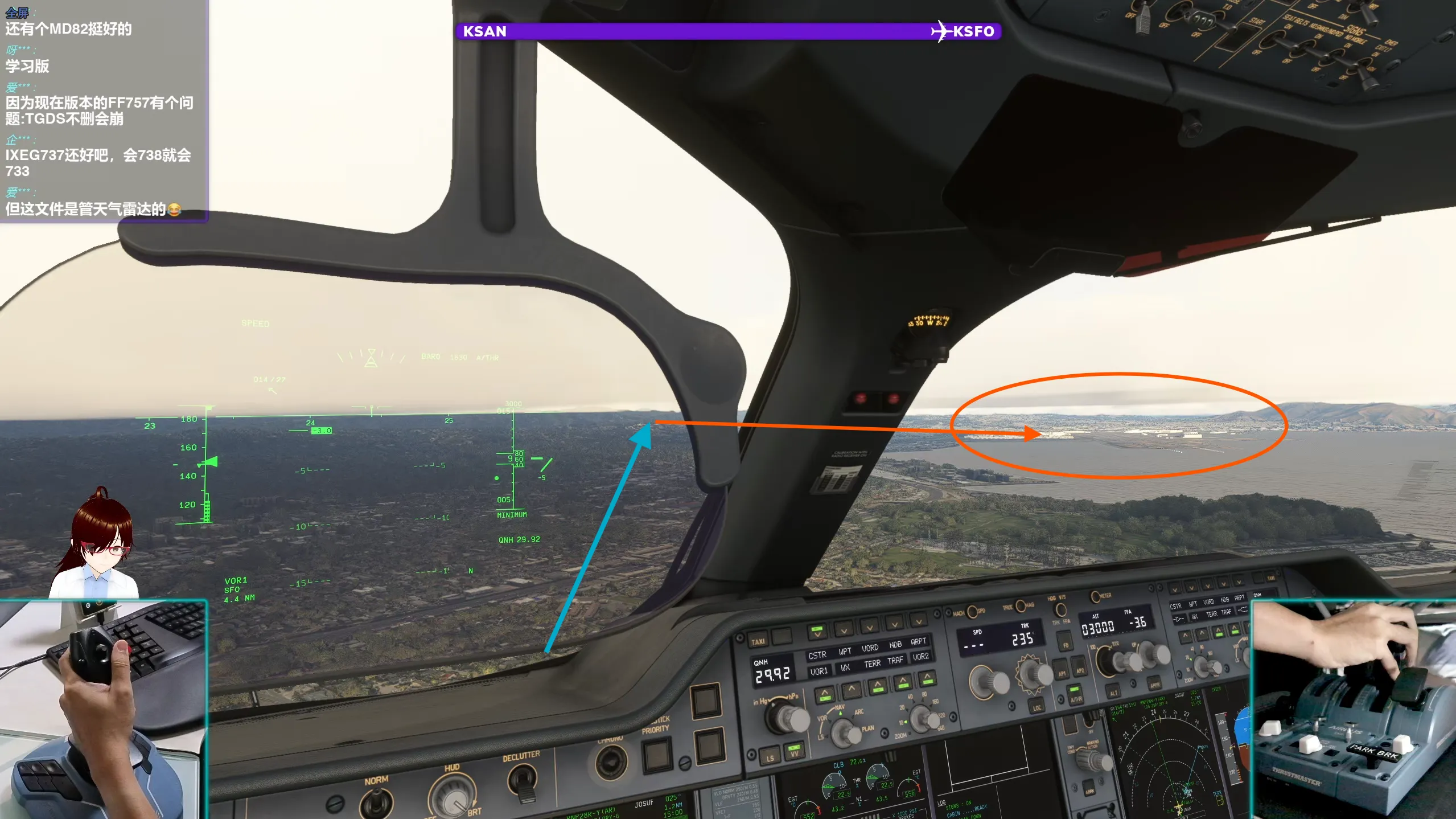
Task: Click the airplane icon on the KSAN-KSFO progress bar
Action: (x=941, y=31)
